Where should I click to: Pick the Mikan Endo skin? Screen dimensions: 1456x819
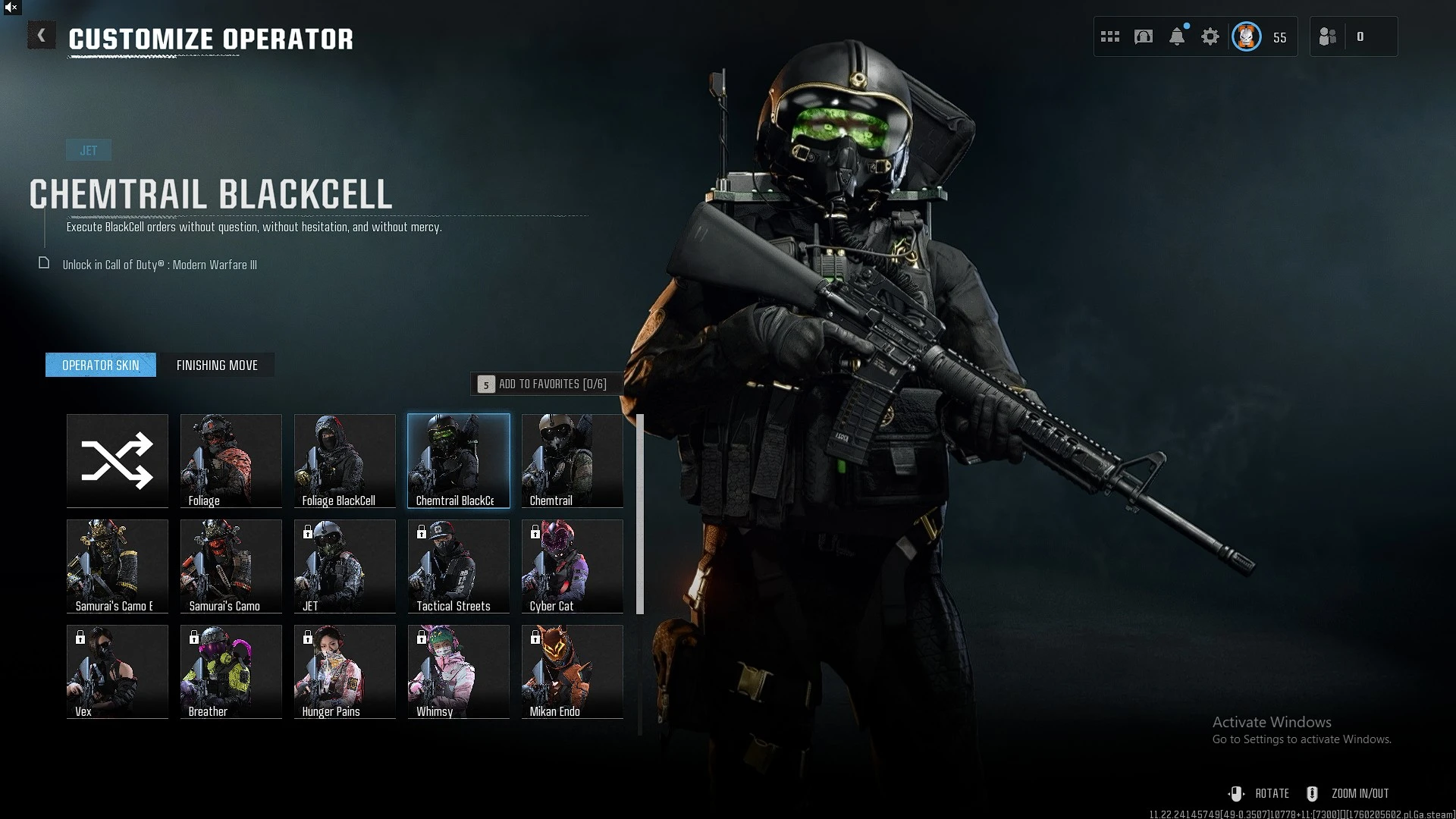pyautogui.click(x=573, y=671)
